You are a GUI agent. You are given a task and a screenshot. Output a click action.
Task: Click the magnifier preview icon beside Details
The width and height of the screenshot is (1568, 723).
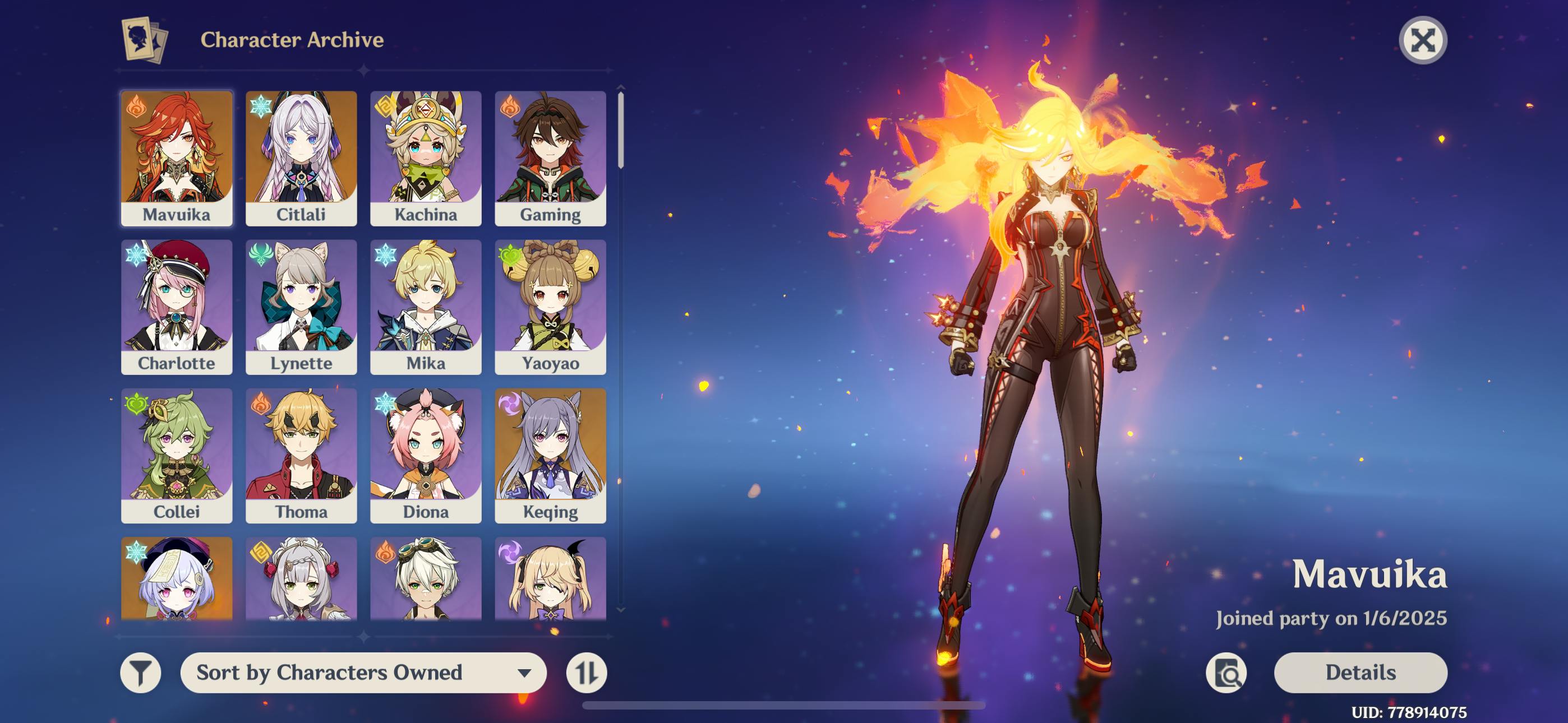[x=1226, y=673]
